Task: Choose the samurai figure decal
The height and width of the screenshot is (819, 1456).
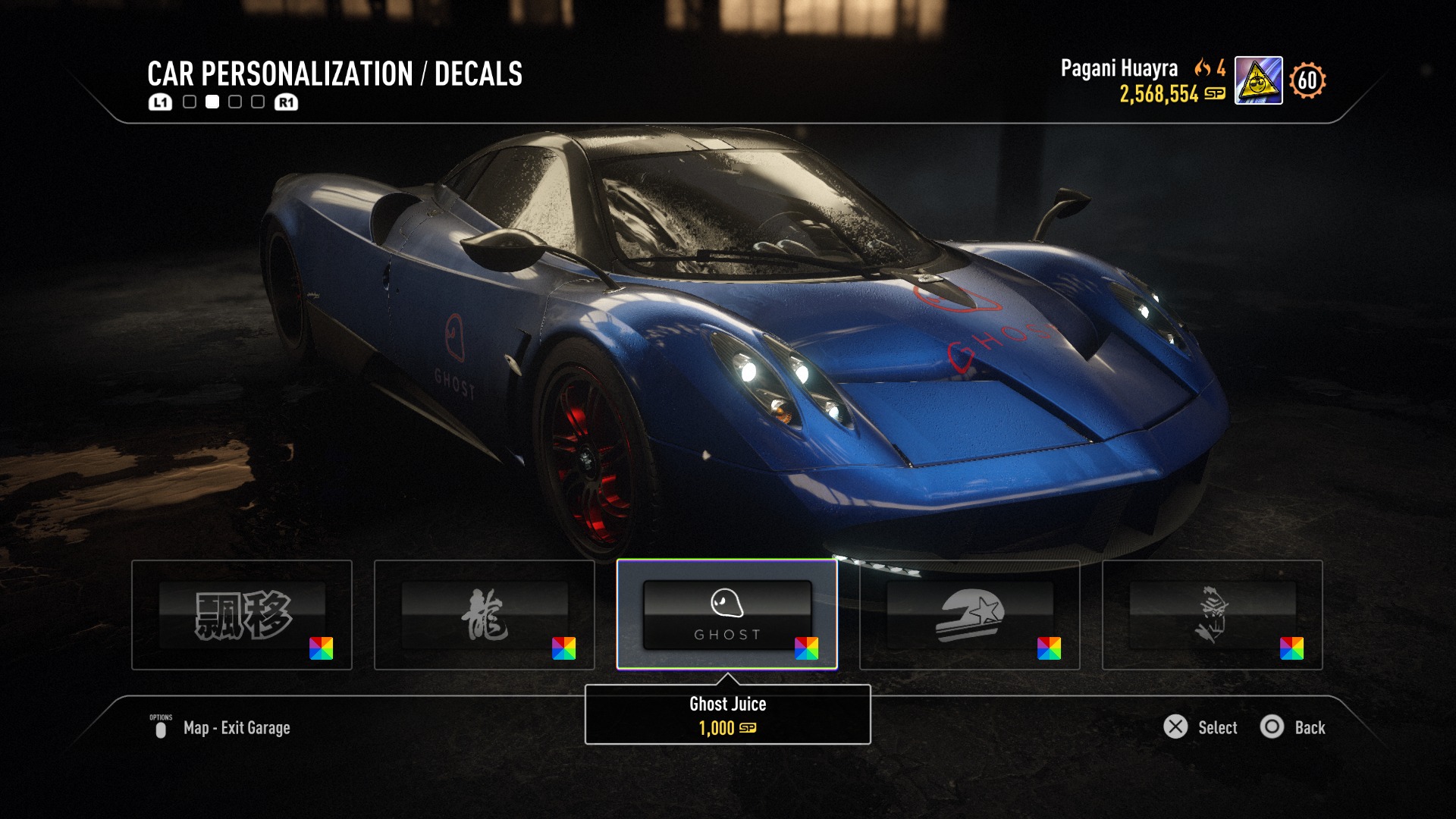Action: point(1212,614)
